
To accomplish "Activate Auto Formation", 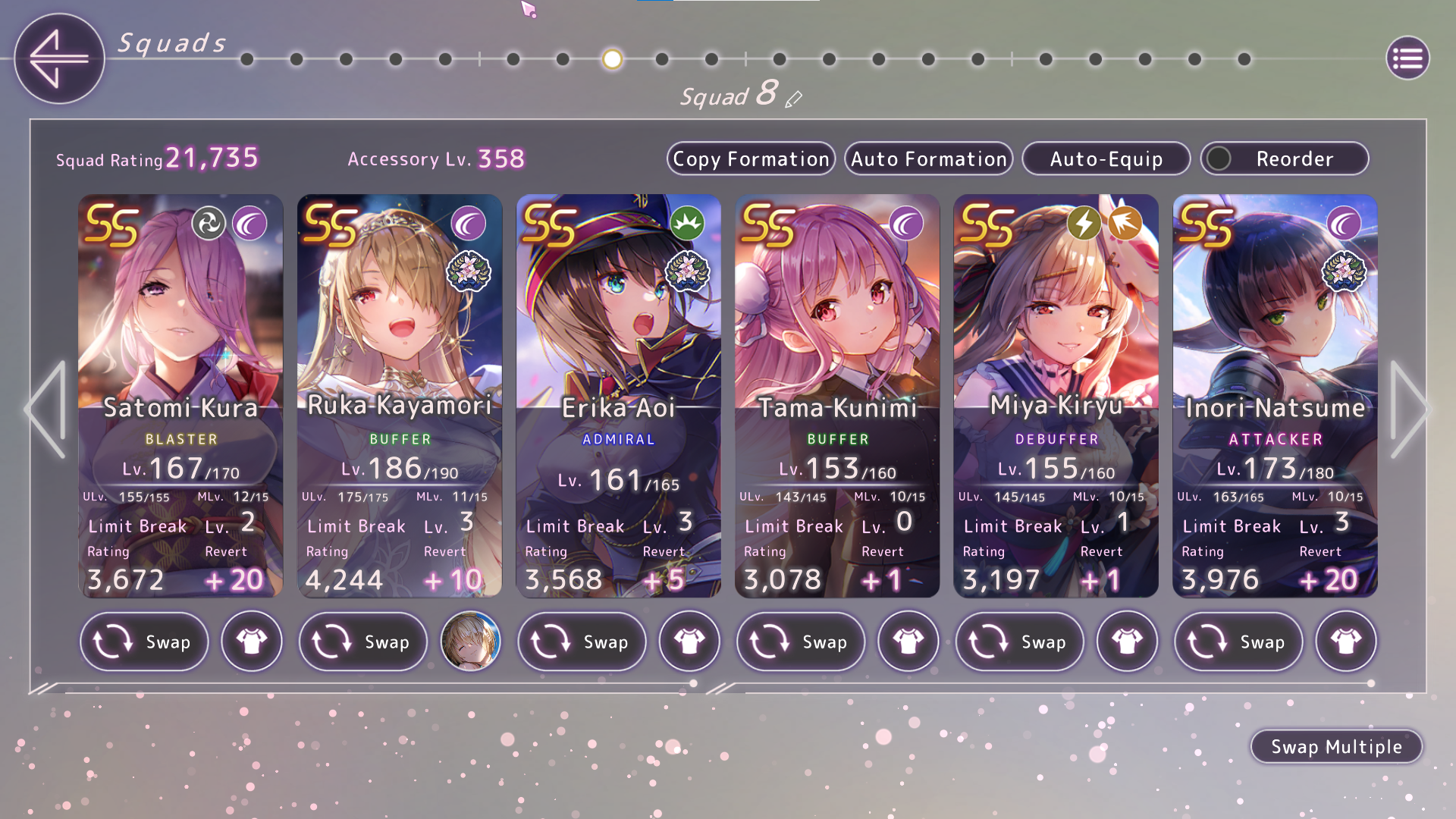I will point(928,159).
